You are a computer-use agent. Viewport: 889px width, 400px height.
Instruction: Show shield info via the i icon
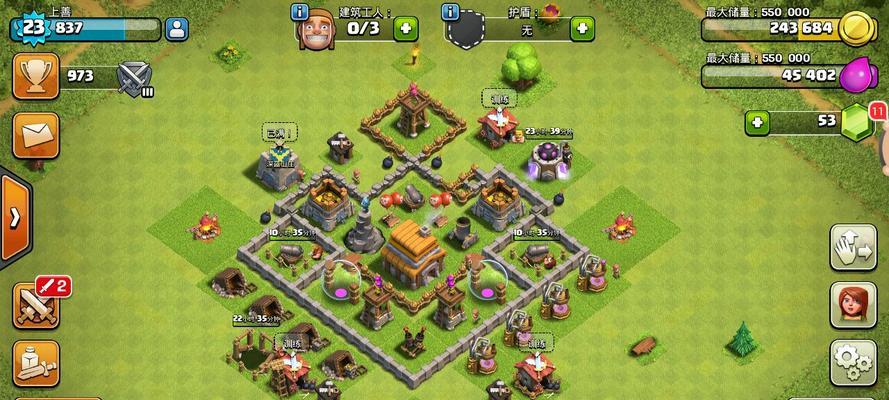pos(449,13)
